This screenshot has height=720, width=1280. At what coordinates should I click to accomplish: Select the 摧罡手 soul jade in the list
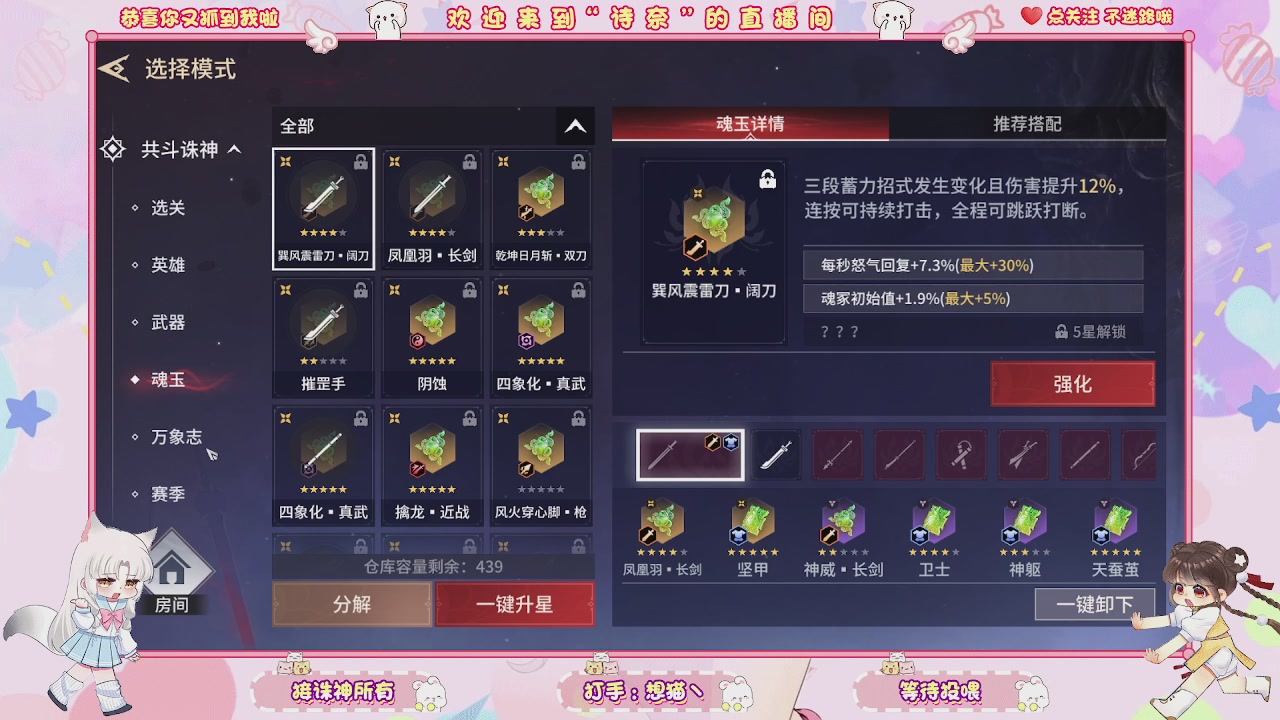323,330
